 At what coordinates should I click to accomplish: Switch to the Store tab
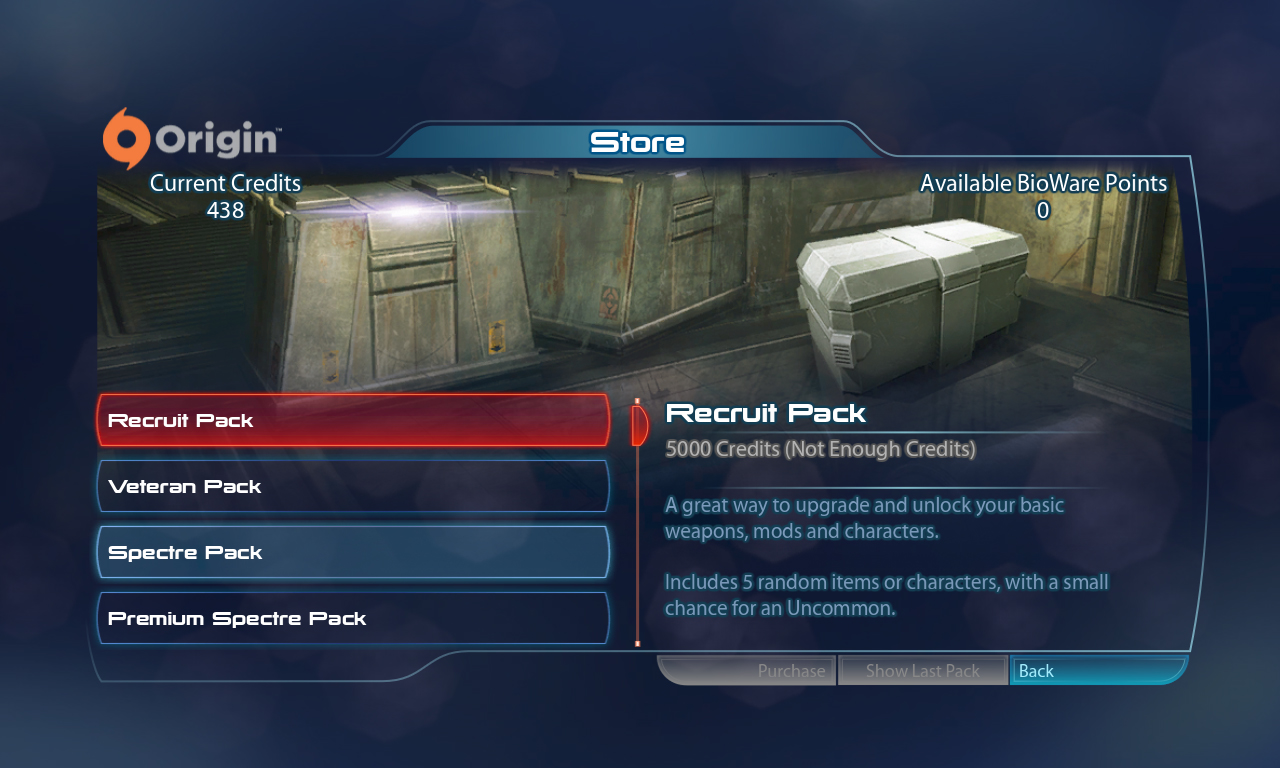click(x=638, y=142)
